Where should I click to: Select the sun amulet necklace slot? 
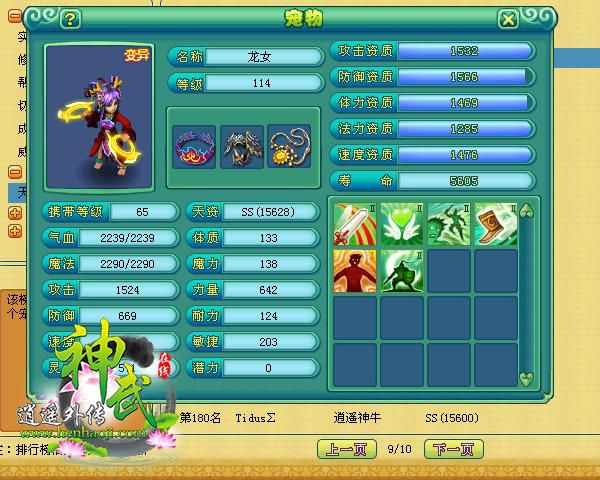tap(289, 146)
